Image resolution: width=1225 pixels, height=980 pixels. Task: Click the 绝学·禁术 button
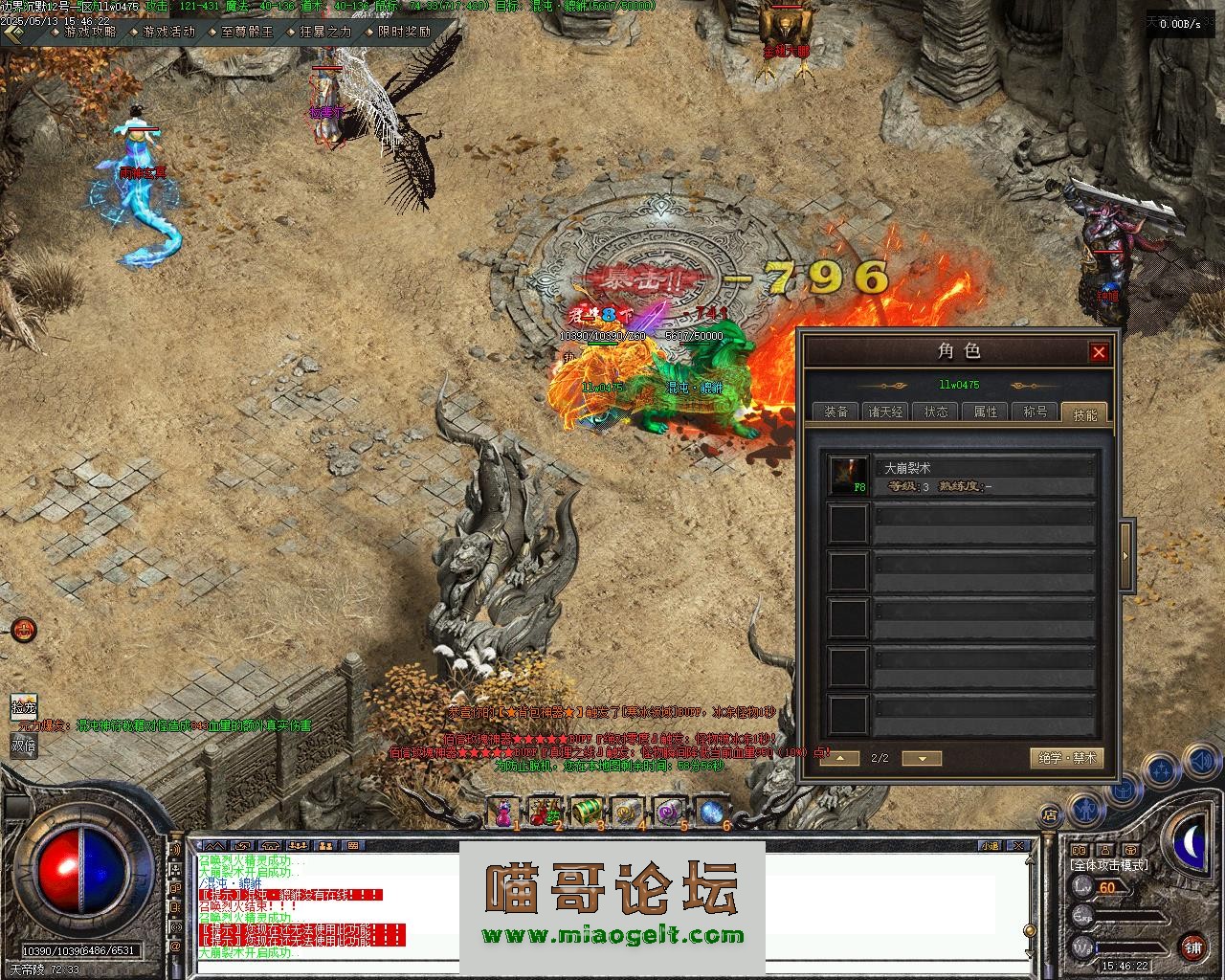tap(1066, 758)
